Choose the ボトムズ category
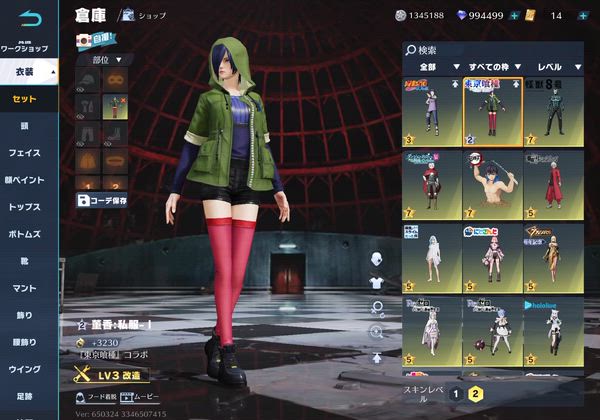The image size is (600, 420). (x=25, y=234)
